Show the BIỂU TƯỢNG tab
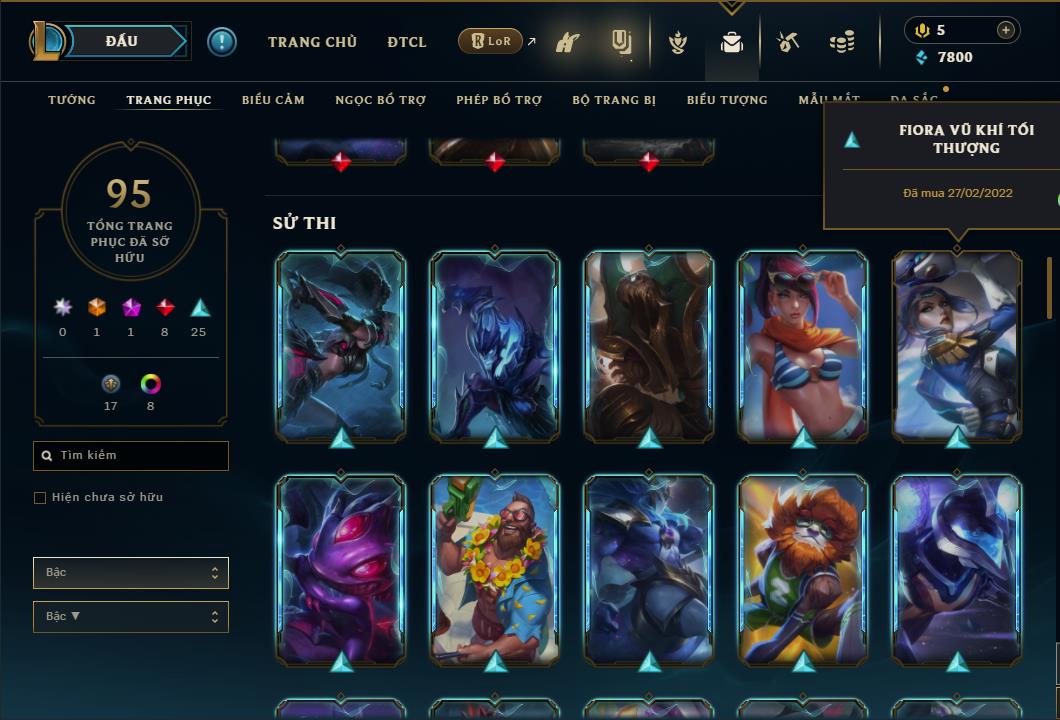Image resolution: width=1060 pixels, height=720 pixels. [x=727, y=100]
